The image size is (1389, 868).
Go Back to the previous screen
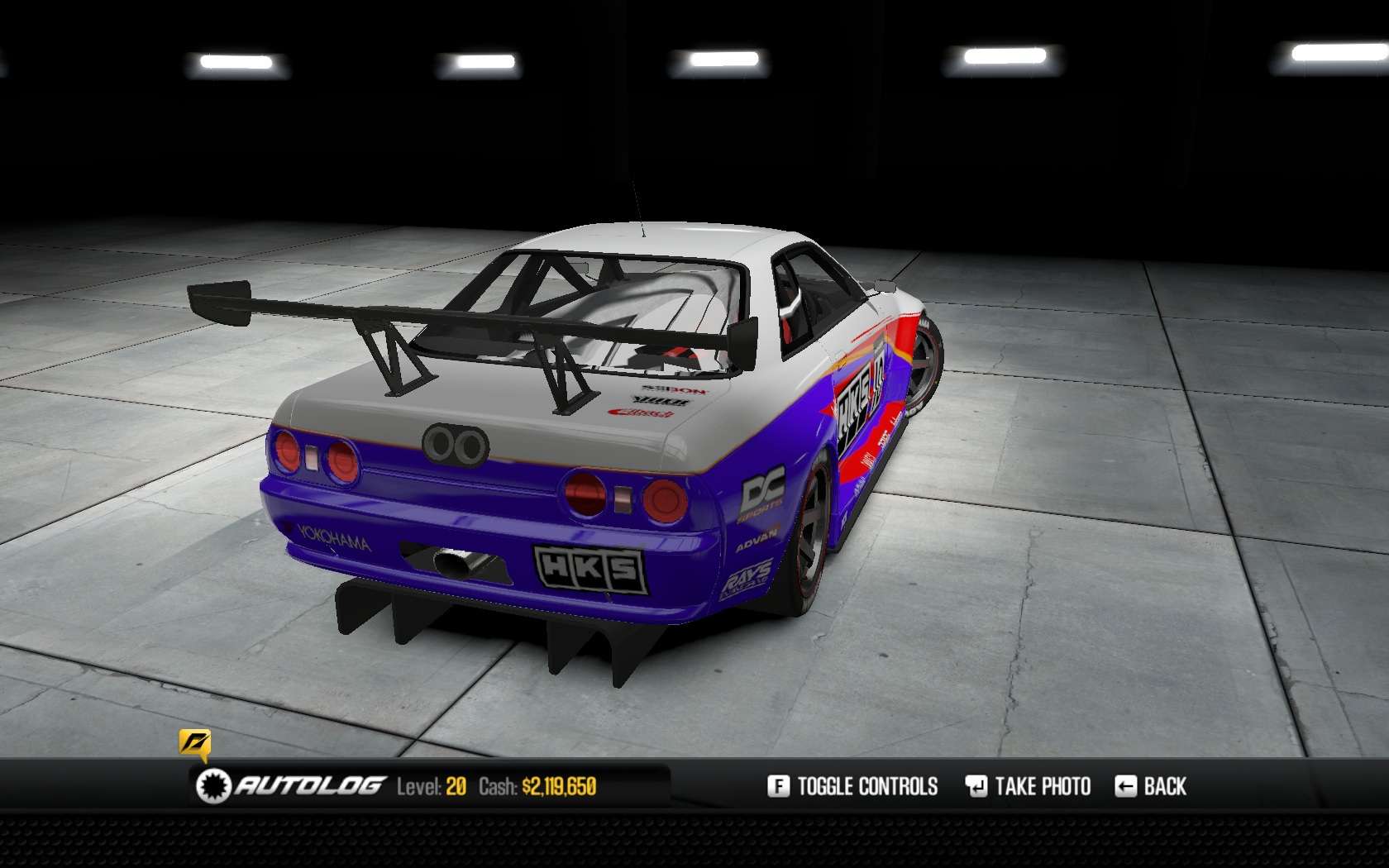[x=1151, y=786]
